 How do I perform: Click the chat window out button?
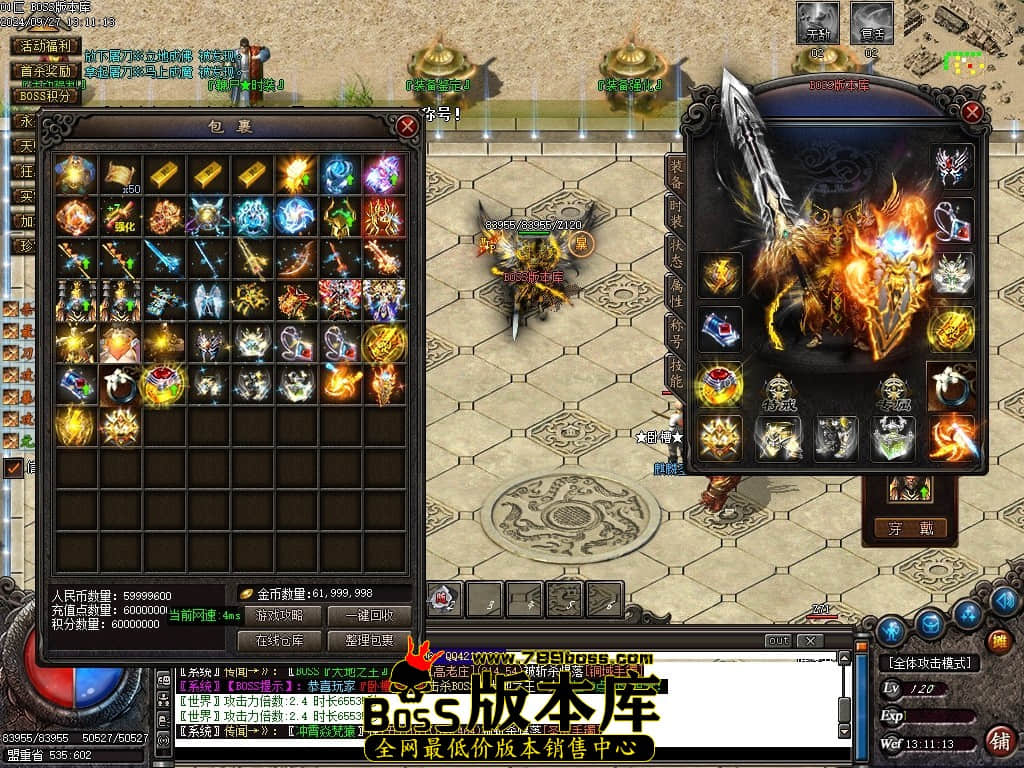coord(777,640)
